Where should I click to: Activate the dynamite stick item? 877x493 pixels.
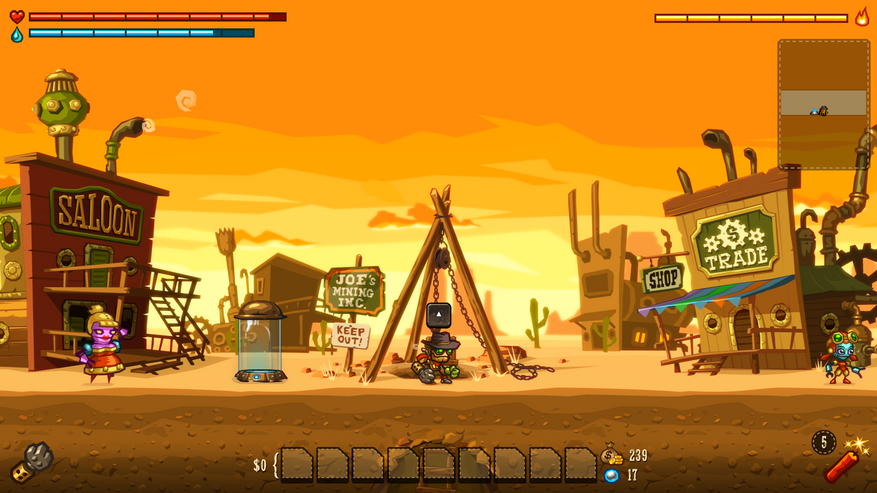[841, 461]
